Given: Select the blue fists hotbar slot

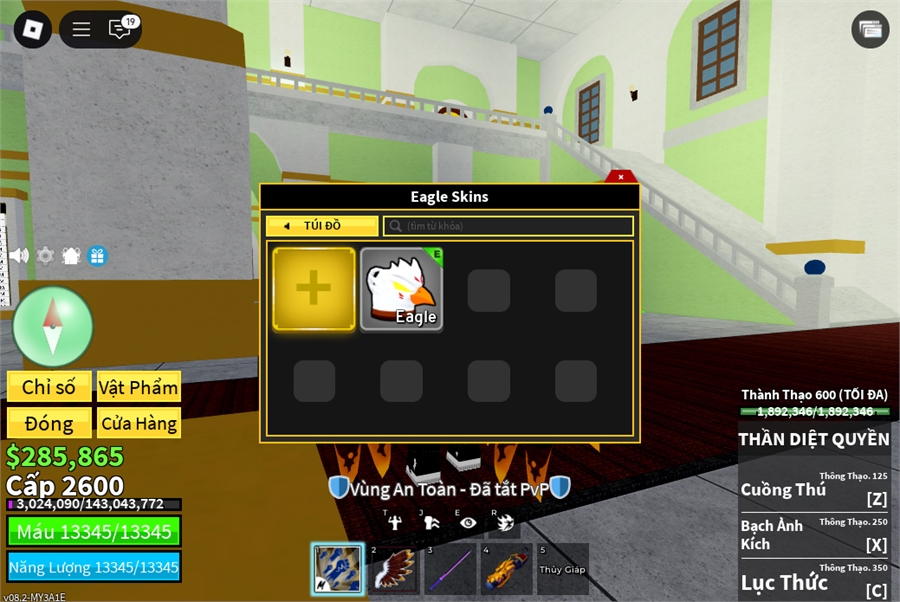Looking at the screenshot, I should (337, 569).
